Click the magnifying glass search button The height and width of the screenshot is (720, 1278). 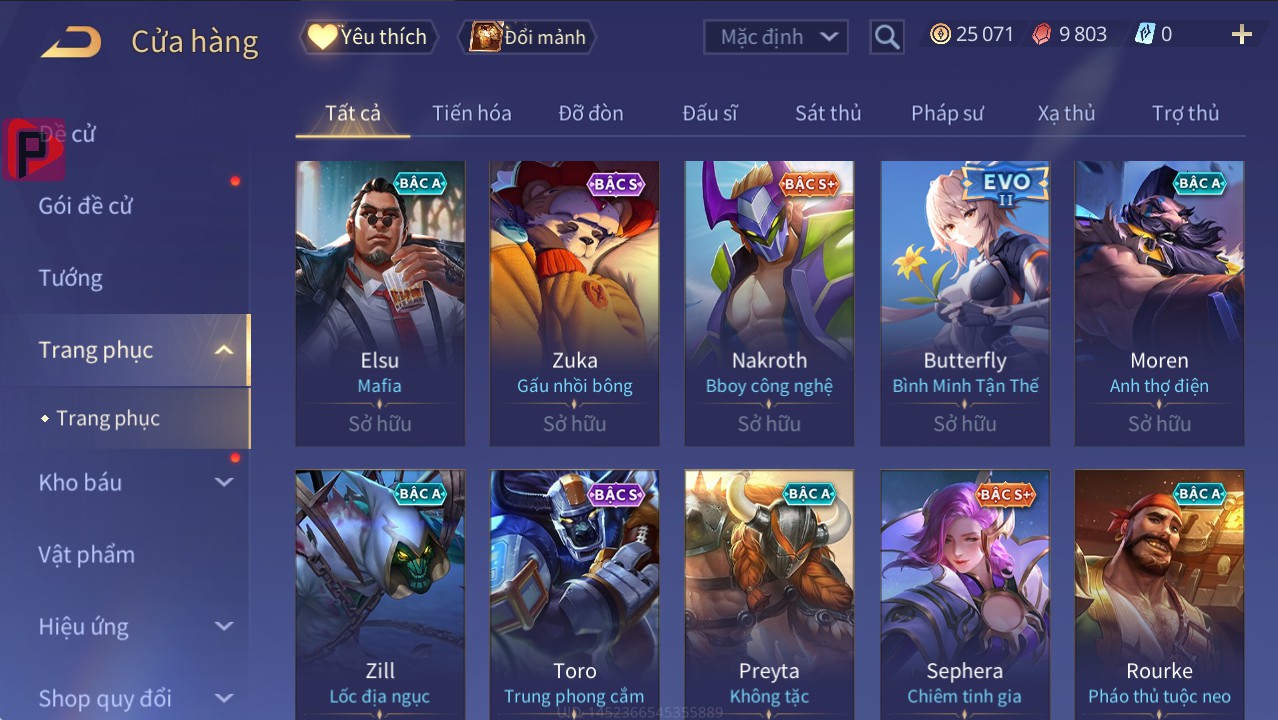(x=886, y=37)
